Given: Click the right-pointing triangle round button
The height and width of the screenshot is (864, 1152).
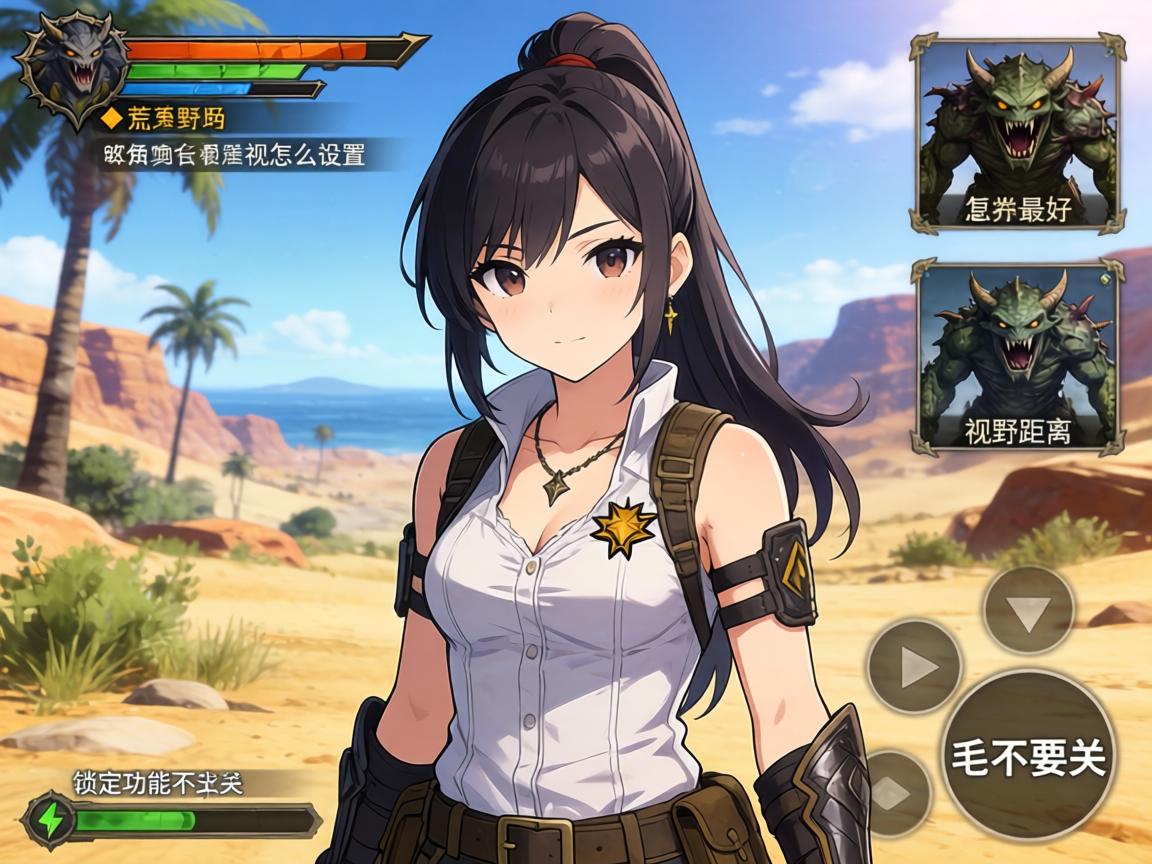Looking at the screenshot, I should coord(914,667).
